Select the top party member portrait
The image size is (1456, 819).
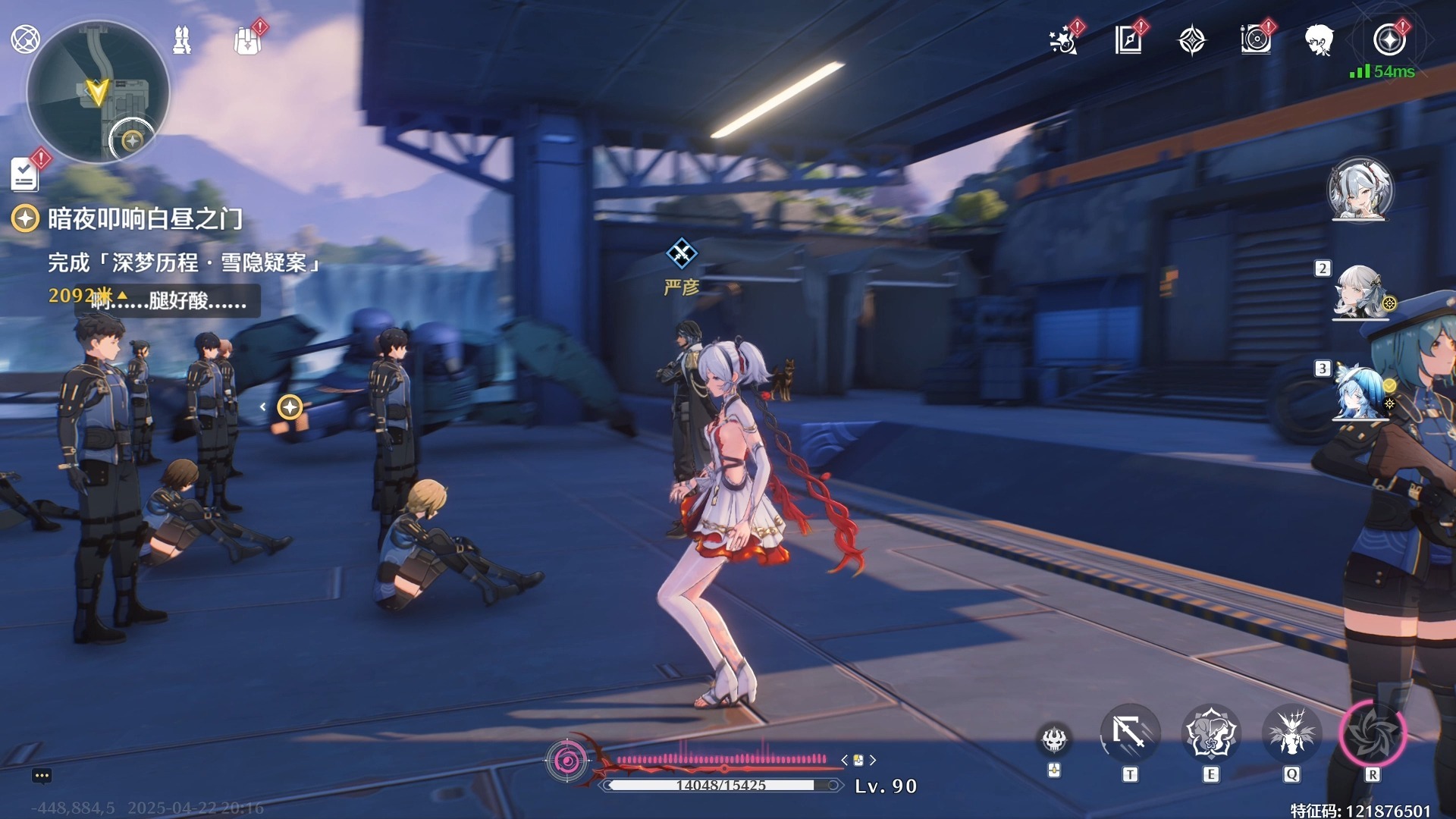tap(1360, 190)
